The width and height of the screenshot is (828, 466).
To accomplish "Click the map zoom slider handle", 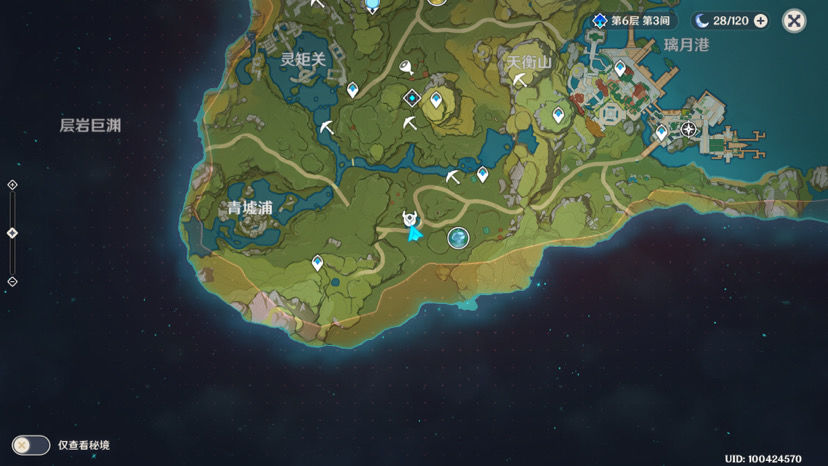I will (12, 233).
